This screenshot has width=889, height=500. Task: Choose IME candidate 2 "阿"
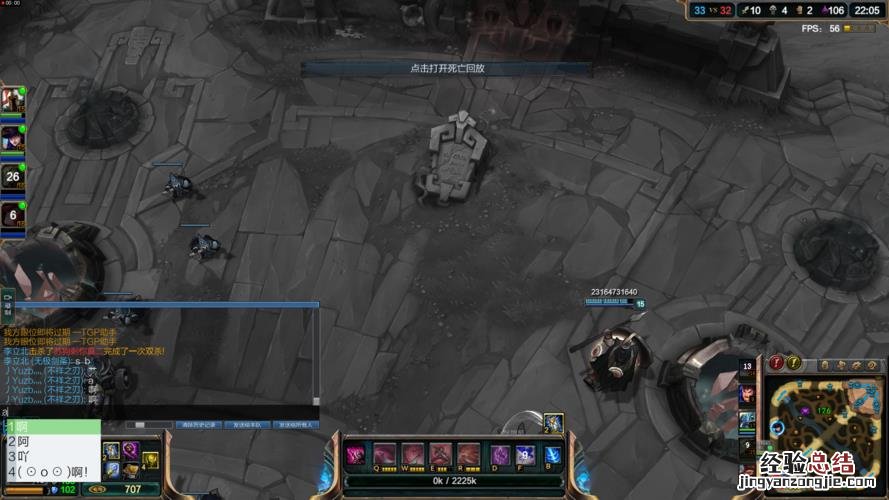[x=50, y=441]
